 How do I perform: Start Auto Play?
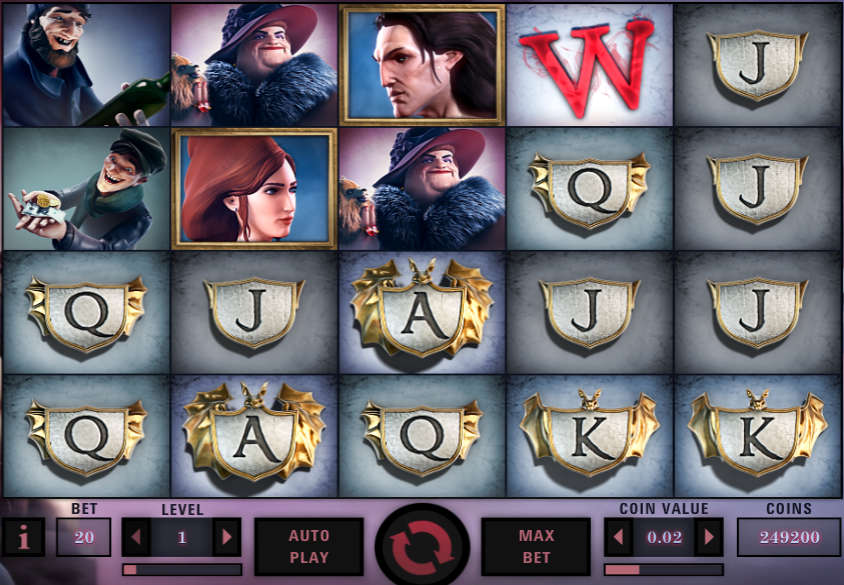[x=309, y=546]
